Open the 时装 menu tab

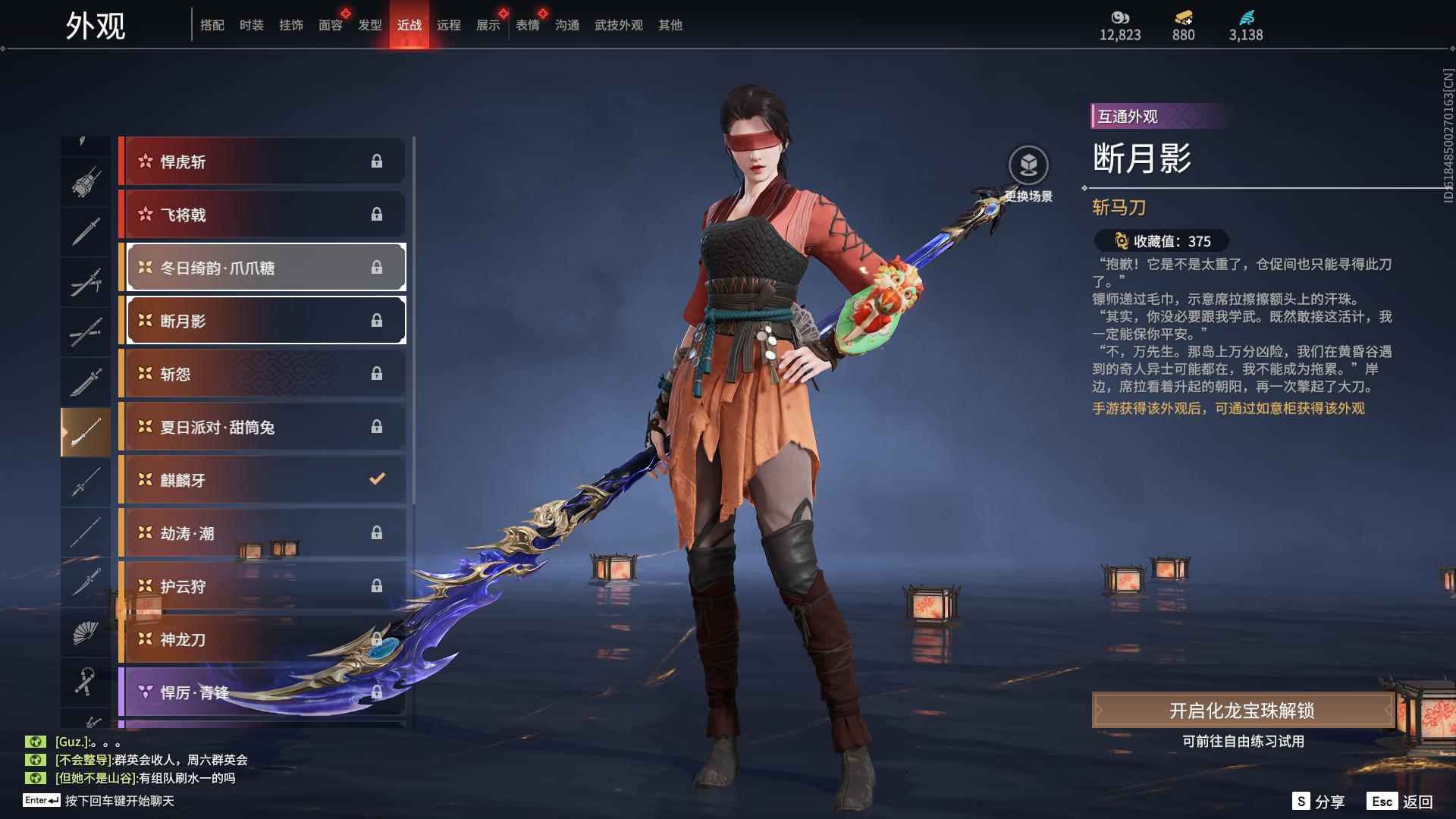pyautogui.click(x=252, y=24)
